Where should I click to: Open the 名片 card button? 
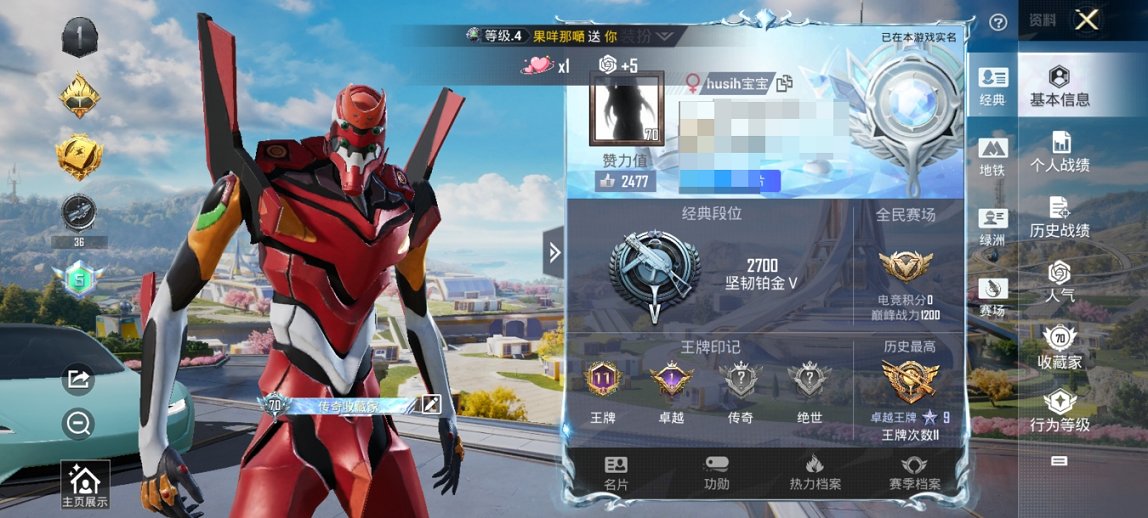tap(616, 473)
